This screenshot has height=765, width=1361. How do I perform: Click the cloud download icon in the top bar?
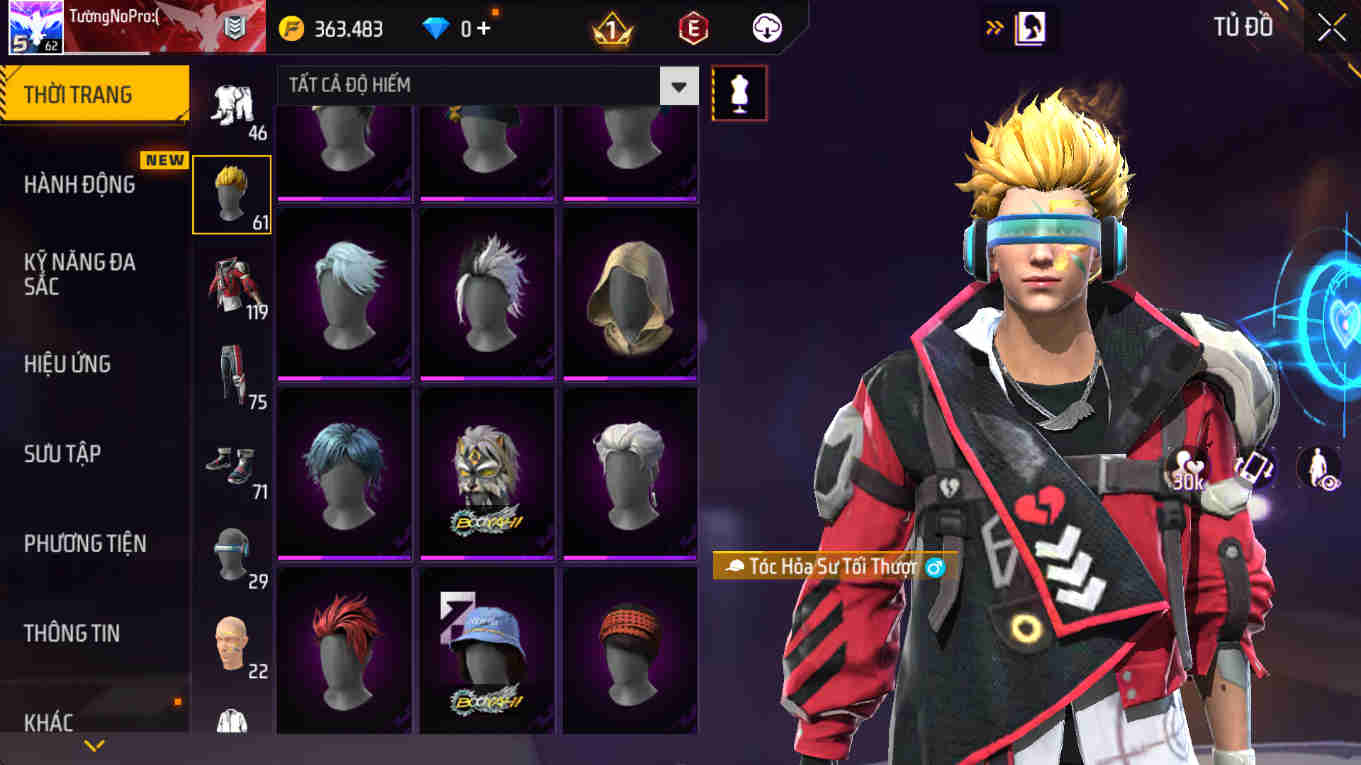[x=766, y=28]
